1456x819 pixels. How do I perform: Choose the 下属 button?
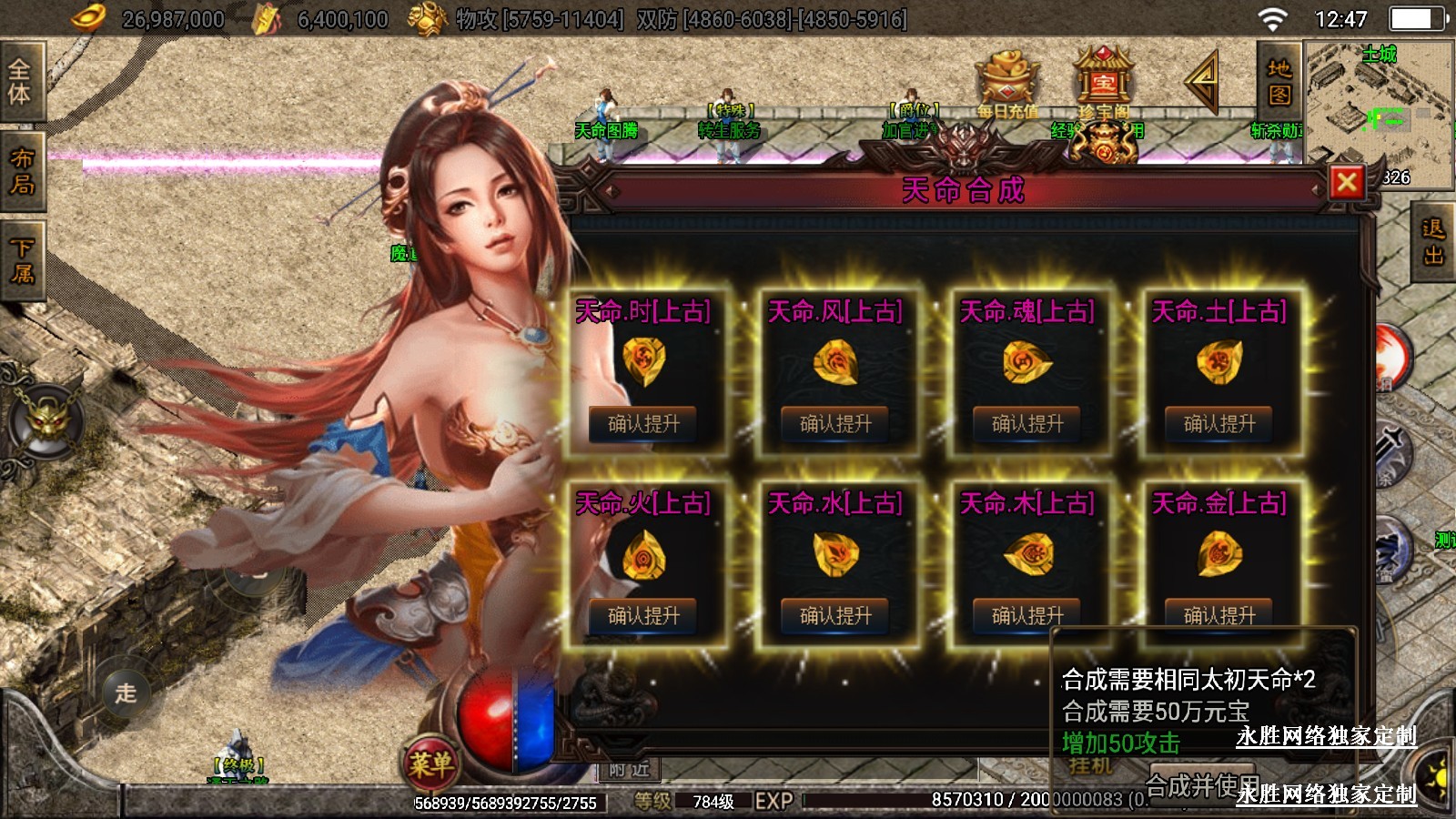click(x=21, y=260)
